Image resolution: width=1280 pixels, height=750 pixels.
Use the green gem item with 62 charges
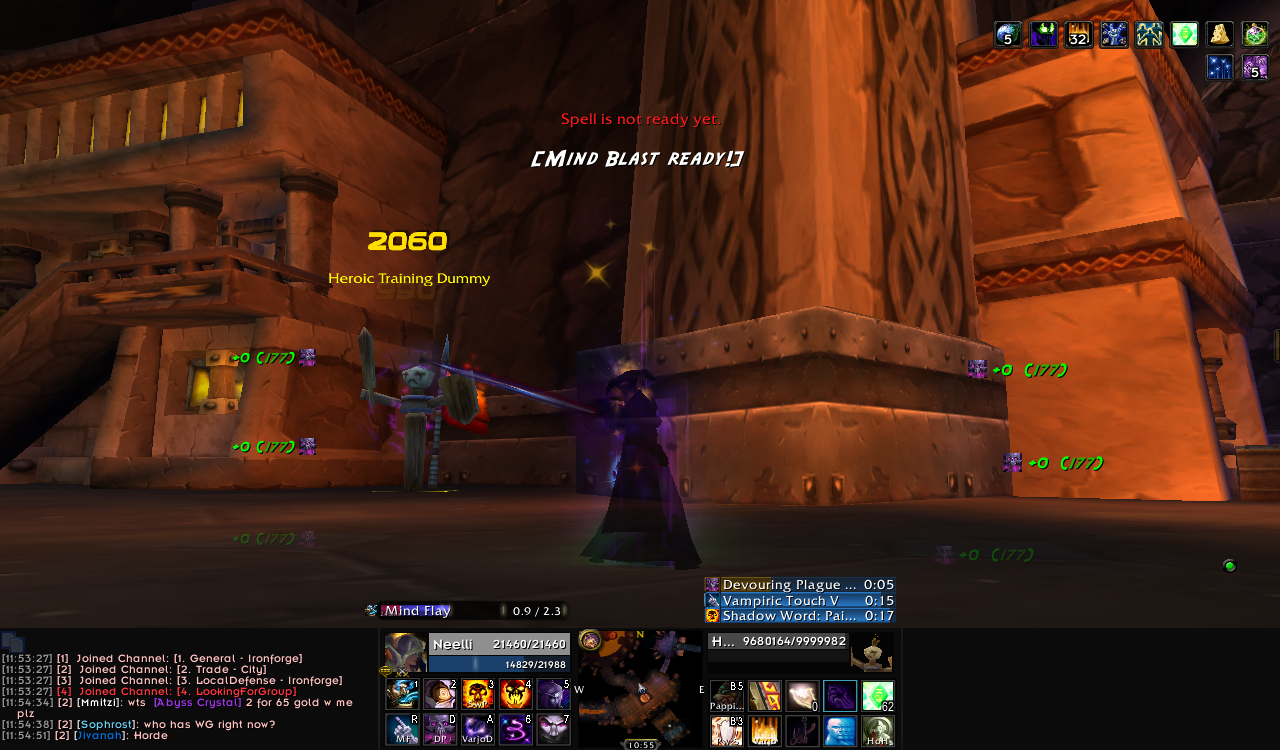coord(878,696)
